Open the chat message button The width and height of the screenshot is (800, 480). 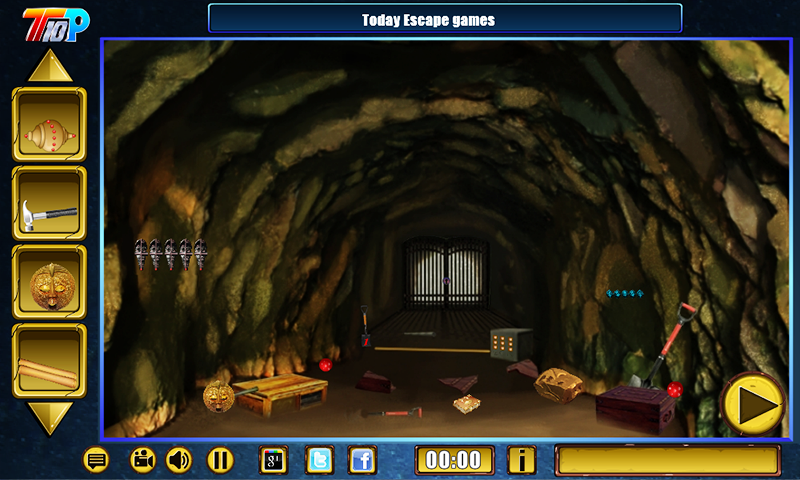pos(96,460)
